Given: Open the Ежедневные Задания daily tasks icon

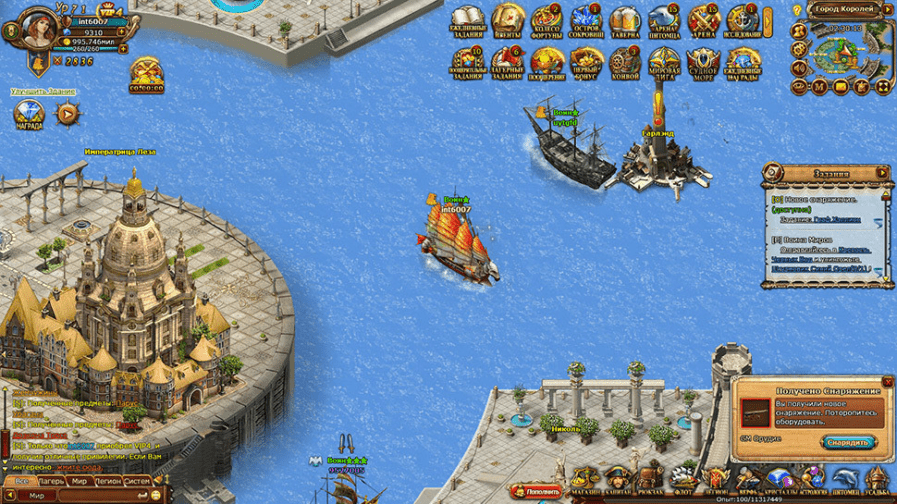Looking at the screenshot, I should 467,22.
